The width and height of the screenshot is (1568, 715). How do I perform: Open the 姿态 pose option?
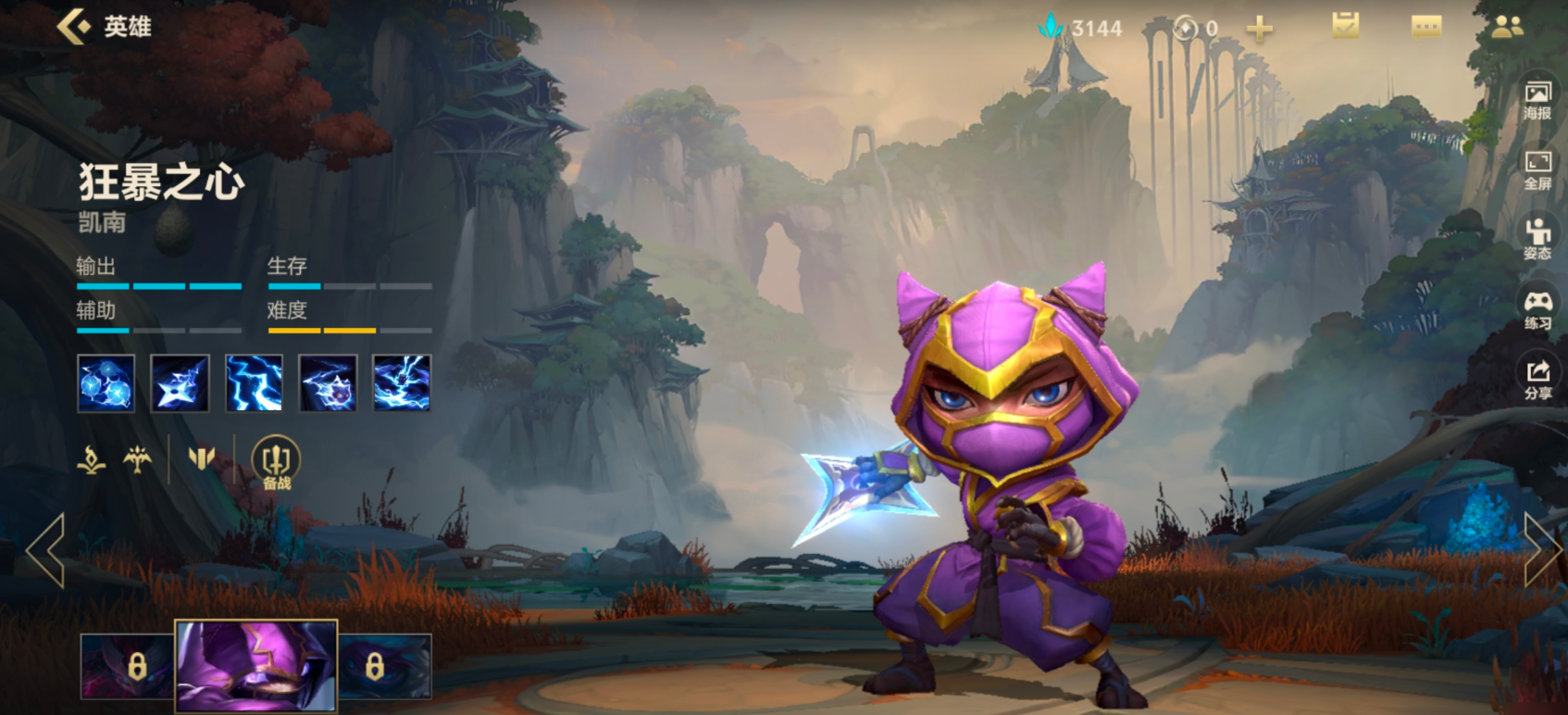click(x=1537, y=239)
